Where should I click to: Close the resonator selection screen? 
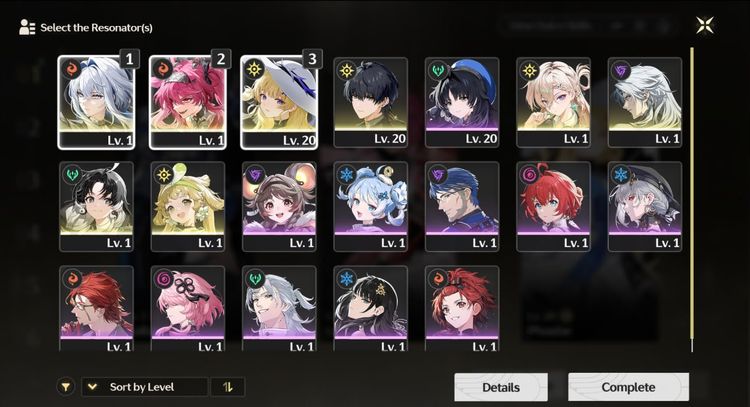[x=707, y=26]
